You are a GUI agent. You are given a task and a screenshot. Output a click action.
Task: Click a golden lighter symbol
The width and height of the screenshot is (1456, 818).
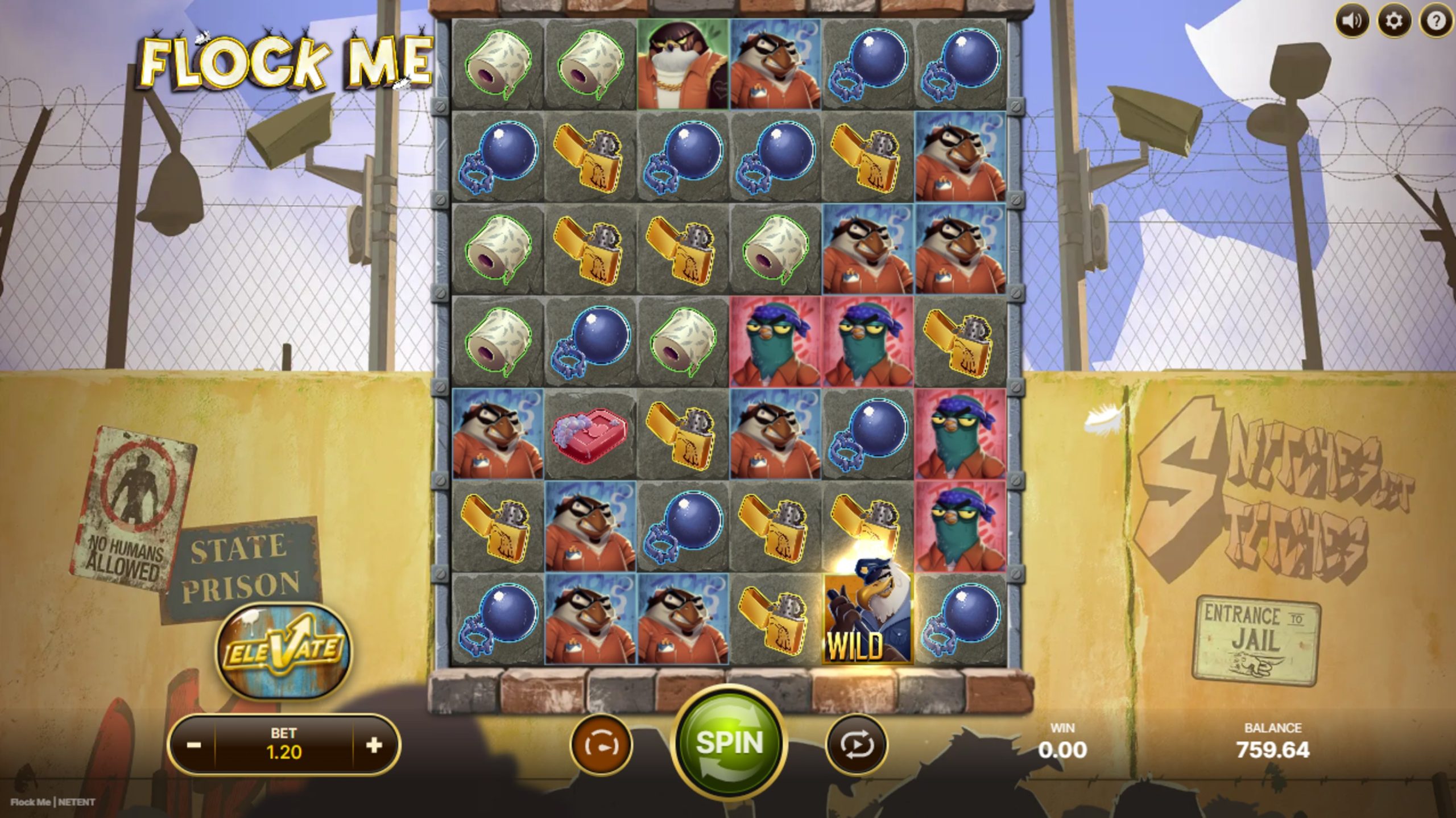(x=589, y=158)
